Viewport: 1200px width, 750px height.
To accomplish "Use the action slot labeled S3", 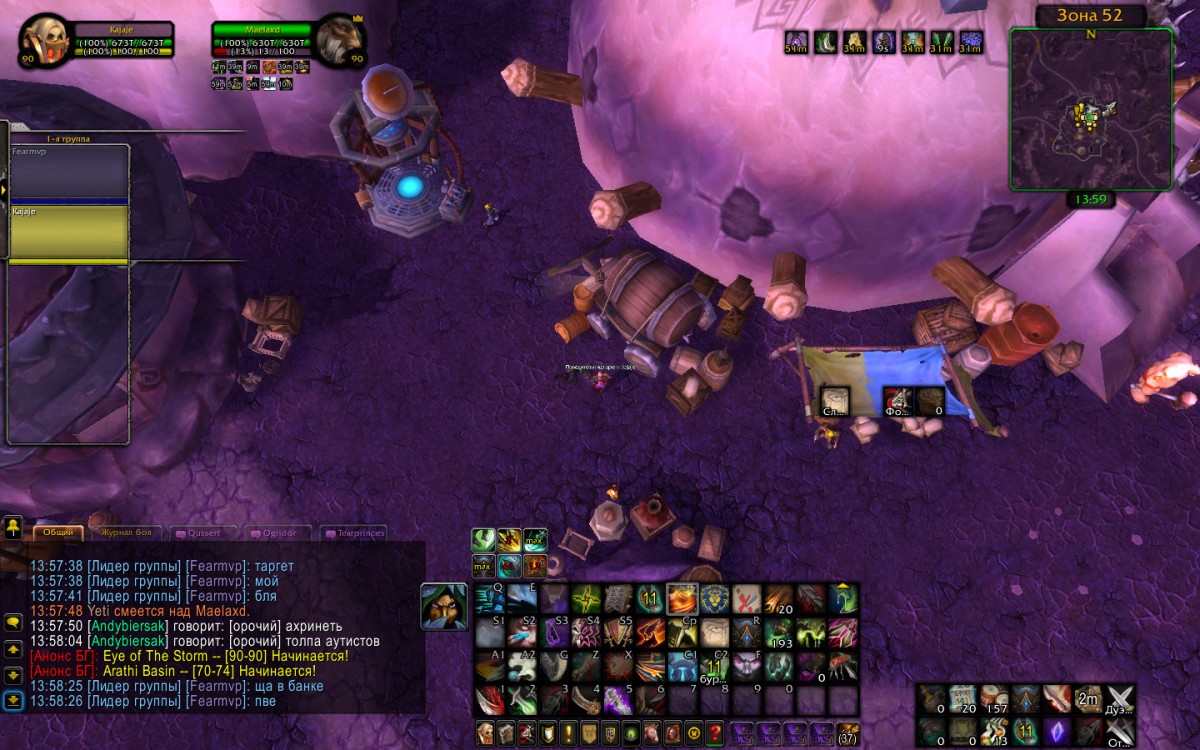I will click(x=555, y=632).
